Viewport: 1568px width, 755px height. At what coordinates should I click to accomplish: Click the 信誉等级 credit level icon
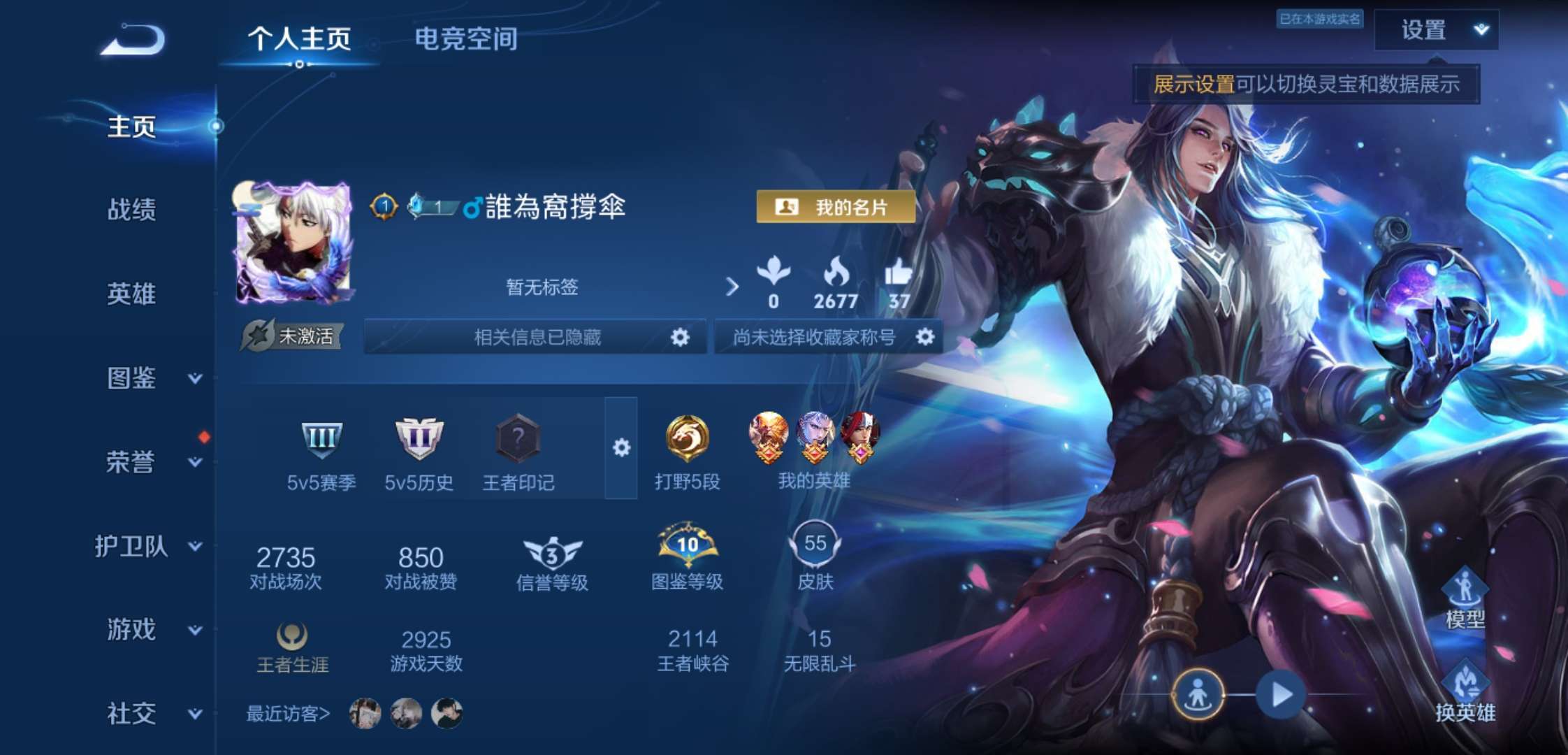[x=553, y=552]
